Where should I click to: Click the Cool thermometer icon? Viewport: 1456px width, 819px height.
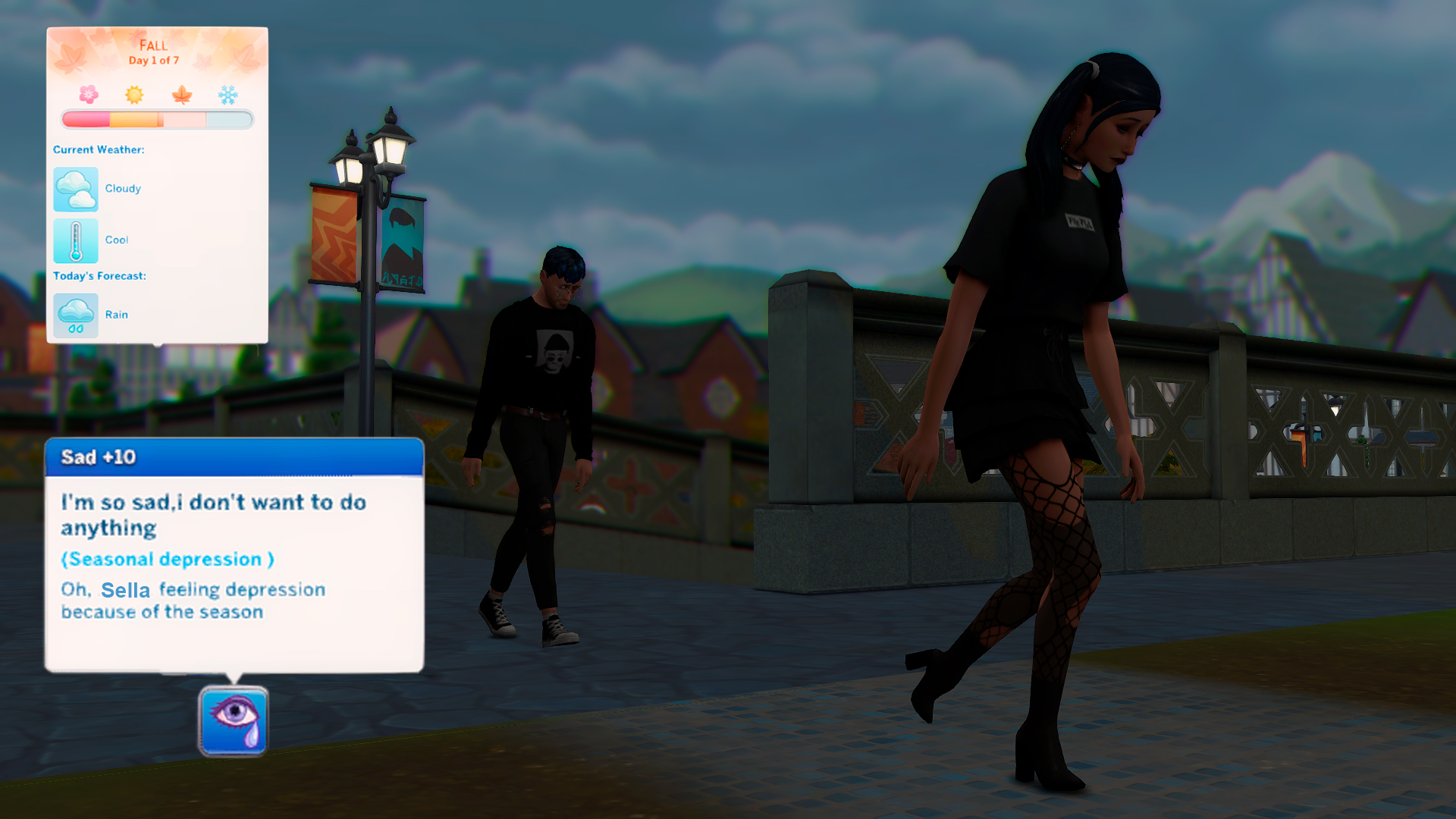[75, 239]
